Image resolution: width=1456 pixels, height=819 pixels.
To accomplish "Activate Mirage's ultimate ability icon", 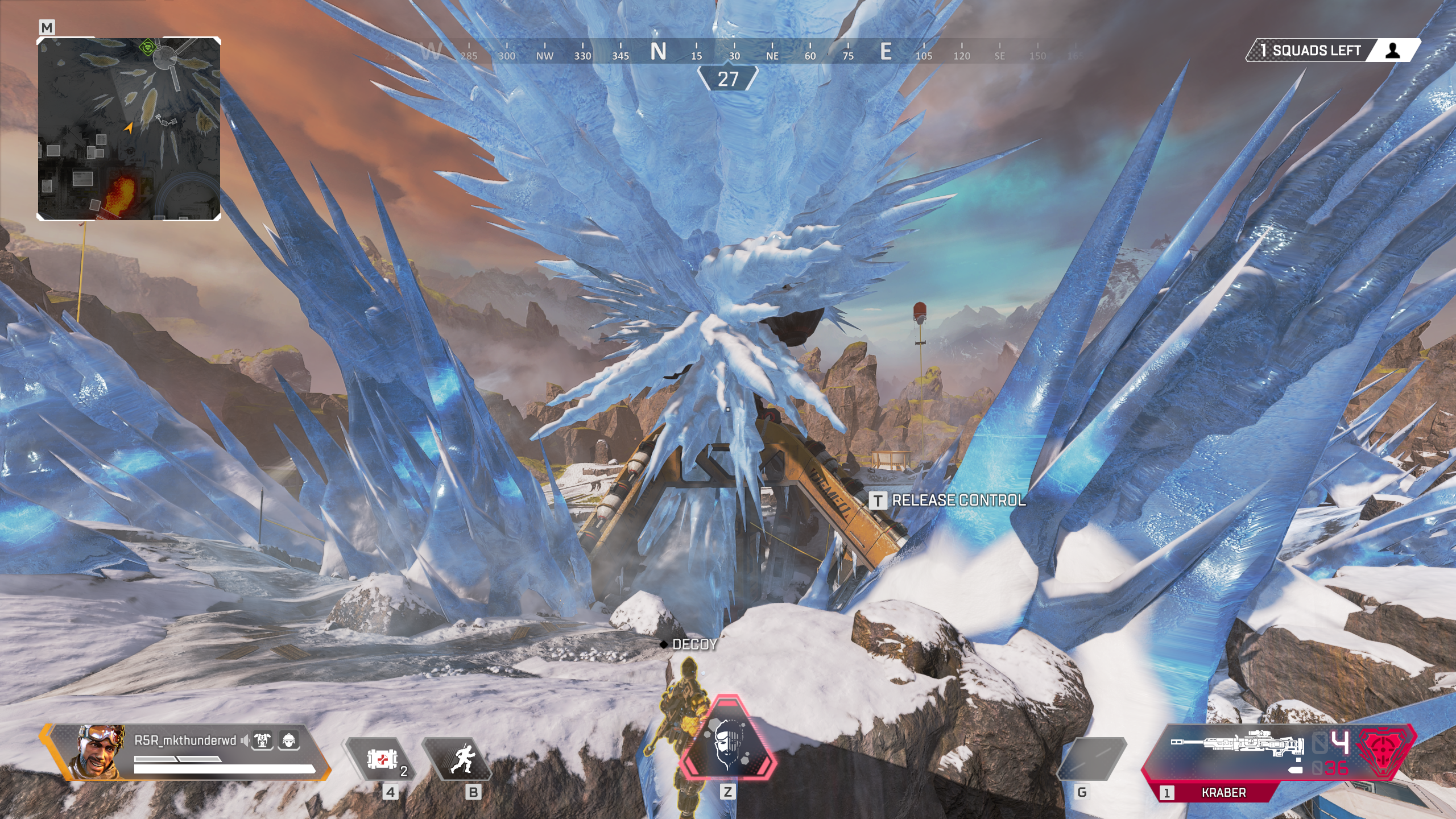I will pyautogui.click(x=727, y=746).
